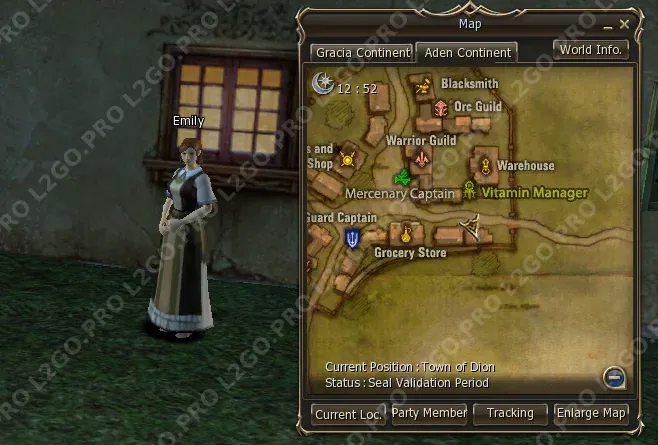Image resolution: width=658 pixels, height=445 pixels.
Task: Choose the Grocery Store marker icon
Action: [407, 234]
